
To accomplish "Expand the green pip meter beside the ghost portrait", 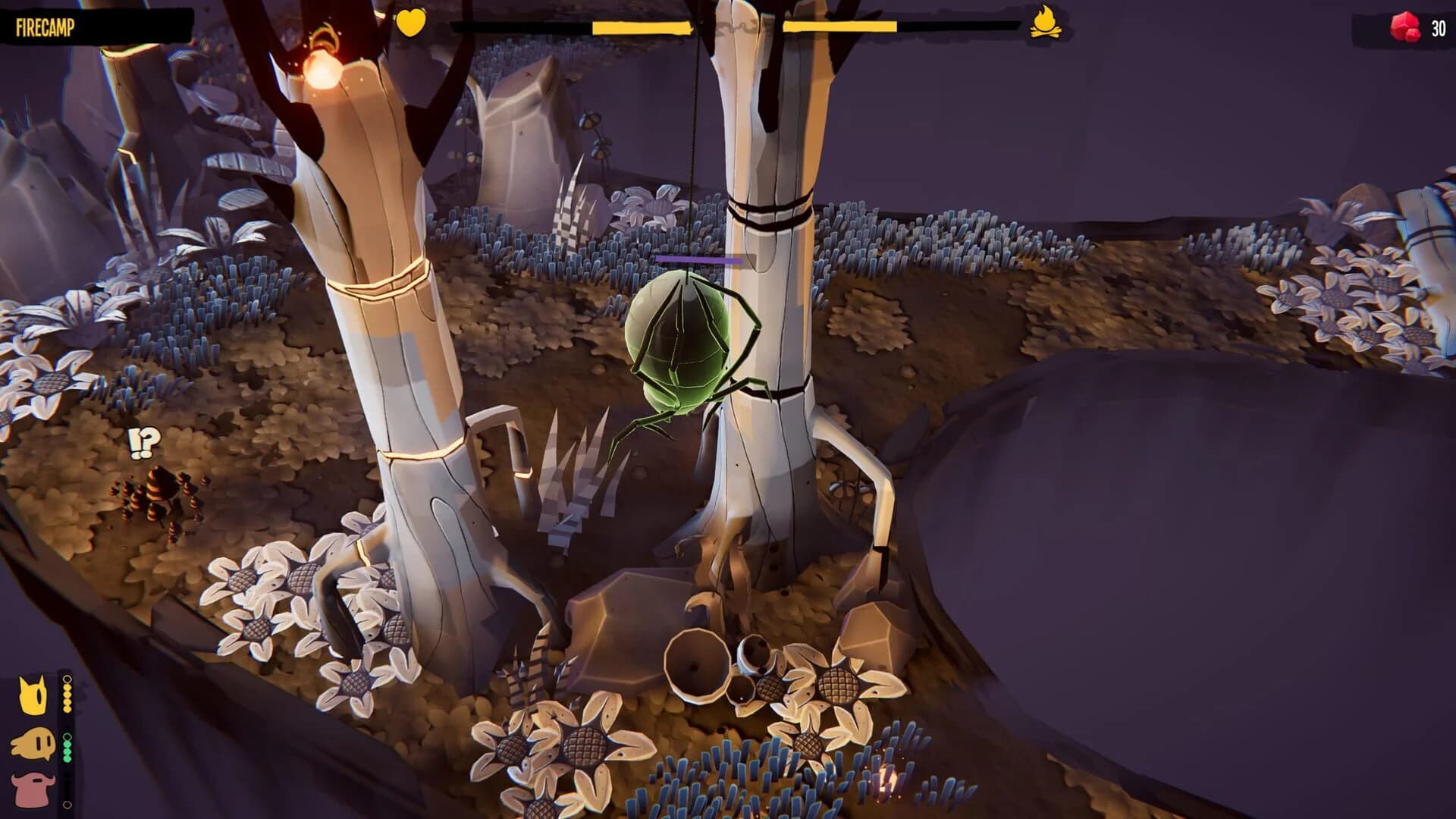I will (67, 751).
